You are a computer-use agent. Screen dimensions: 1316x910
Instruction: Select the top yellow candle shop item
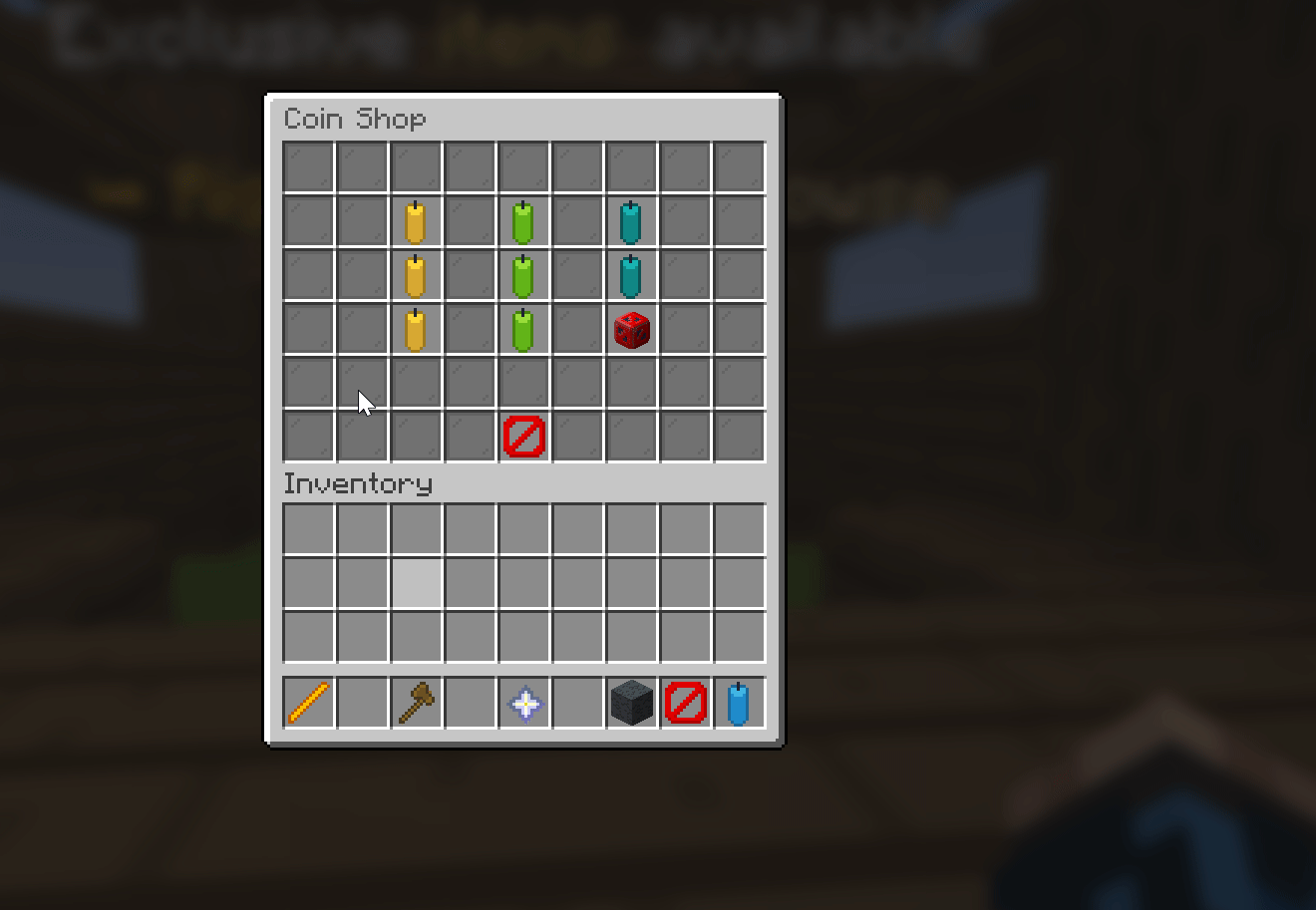point(415,221)
